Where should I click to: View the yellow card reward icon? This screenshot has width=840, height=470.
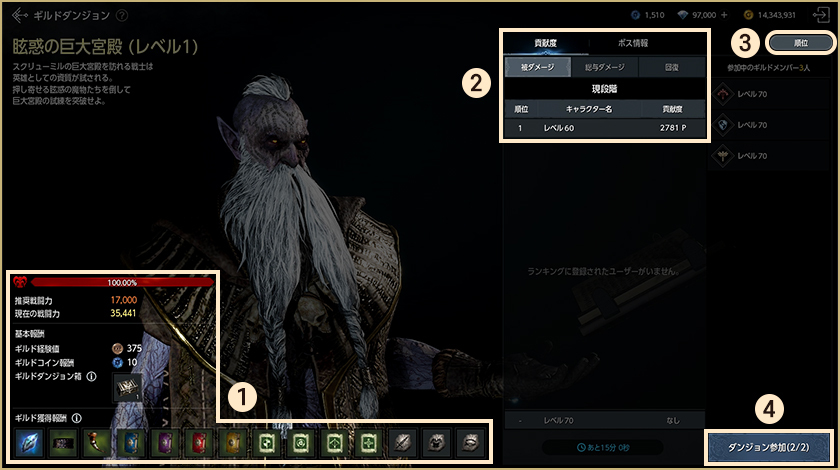pos(233,442)
